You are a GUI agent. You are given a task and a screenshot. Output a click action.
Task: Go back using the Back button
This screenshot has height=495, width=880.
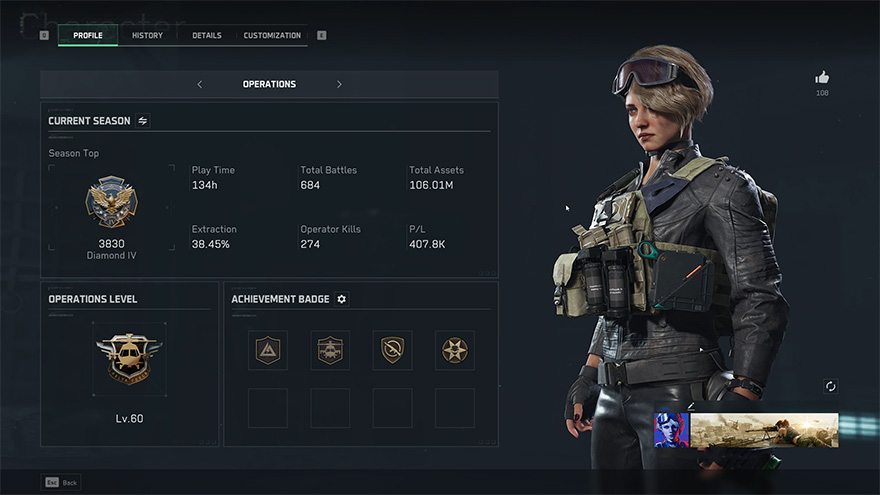(x=61, y=482)
